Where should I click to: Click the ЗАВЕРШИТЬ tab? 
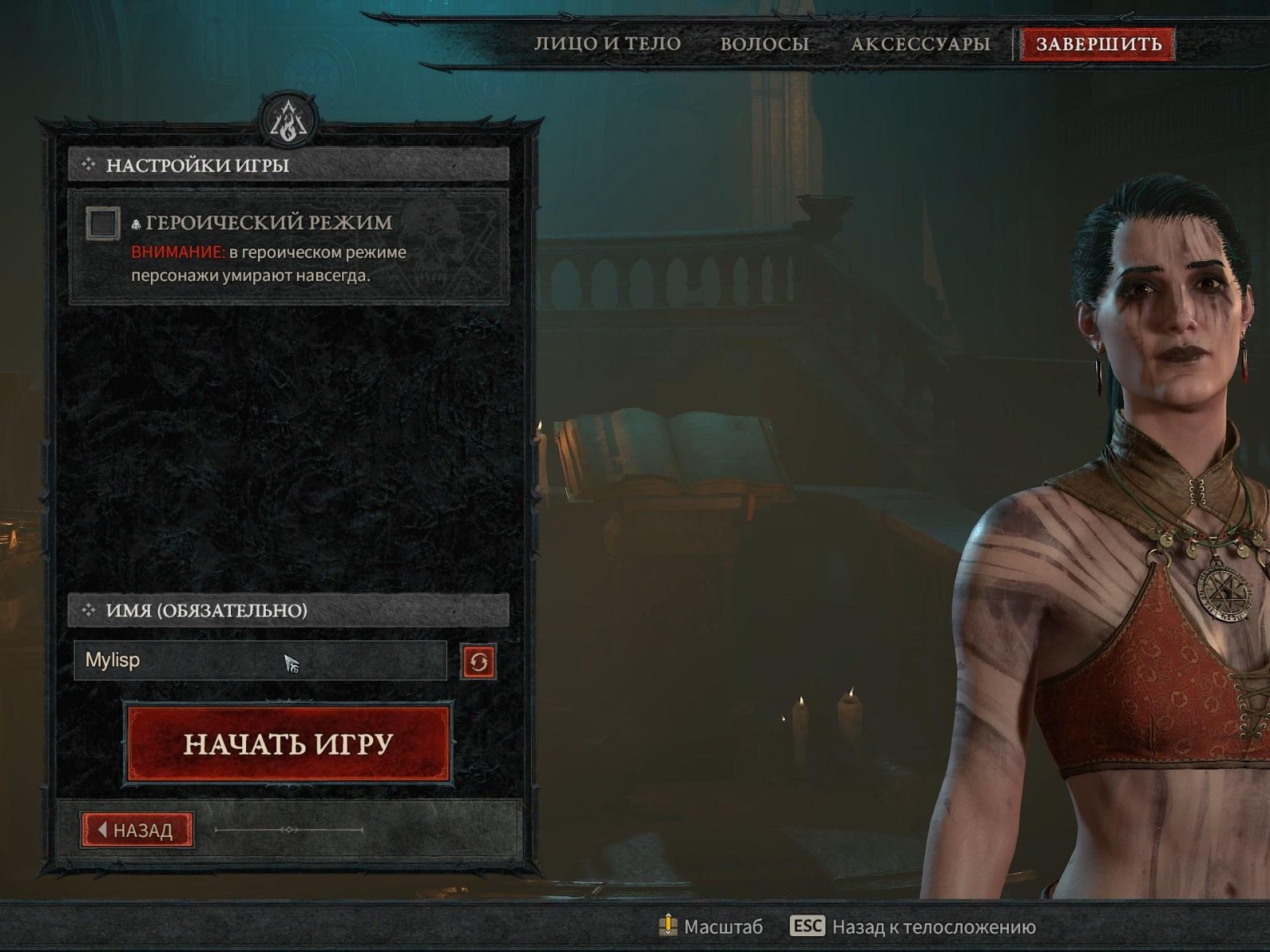tap(1099, 44)
